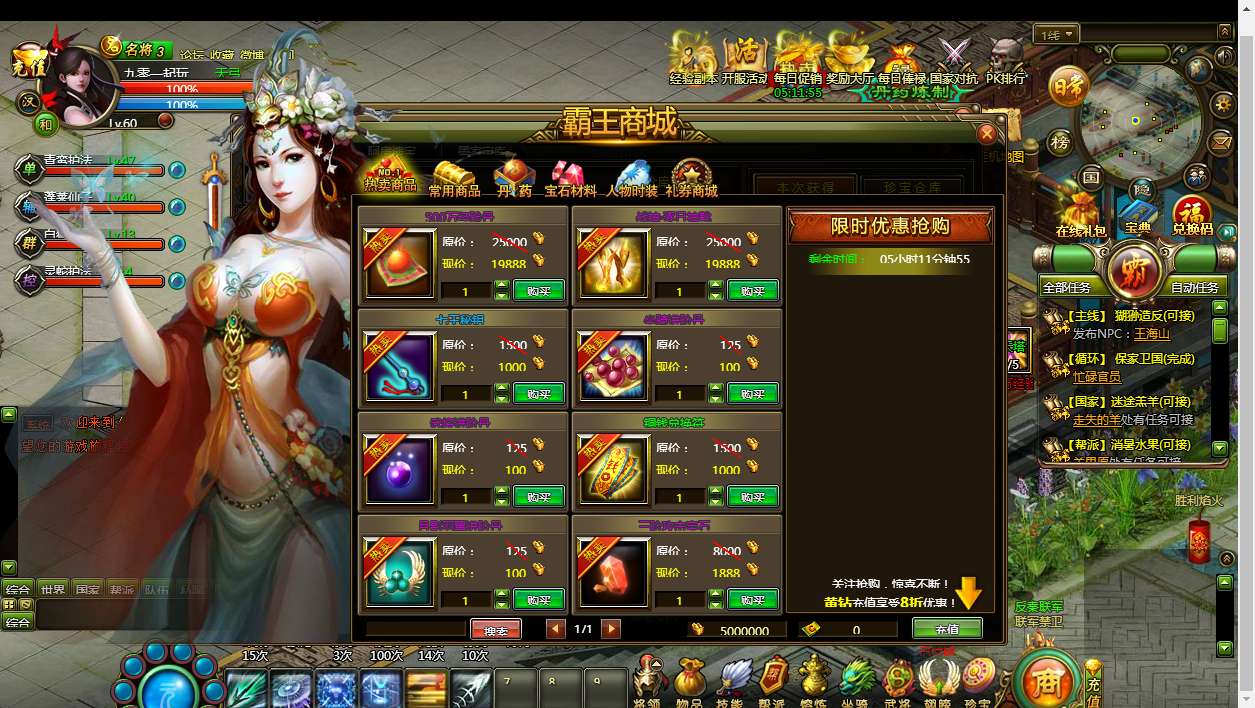
Task: Open the 1线 server line dropdown
Action: pyautogui.click(x=1057, y=35)
